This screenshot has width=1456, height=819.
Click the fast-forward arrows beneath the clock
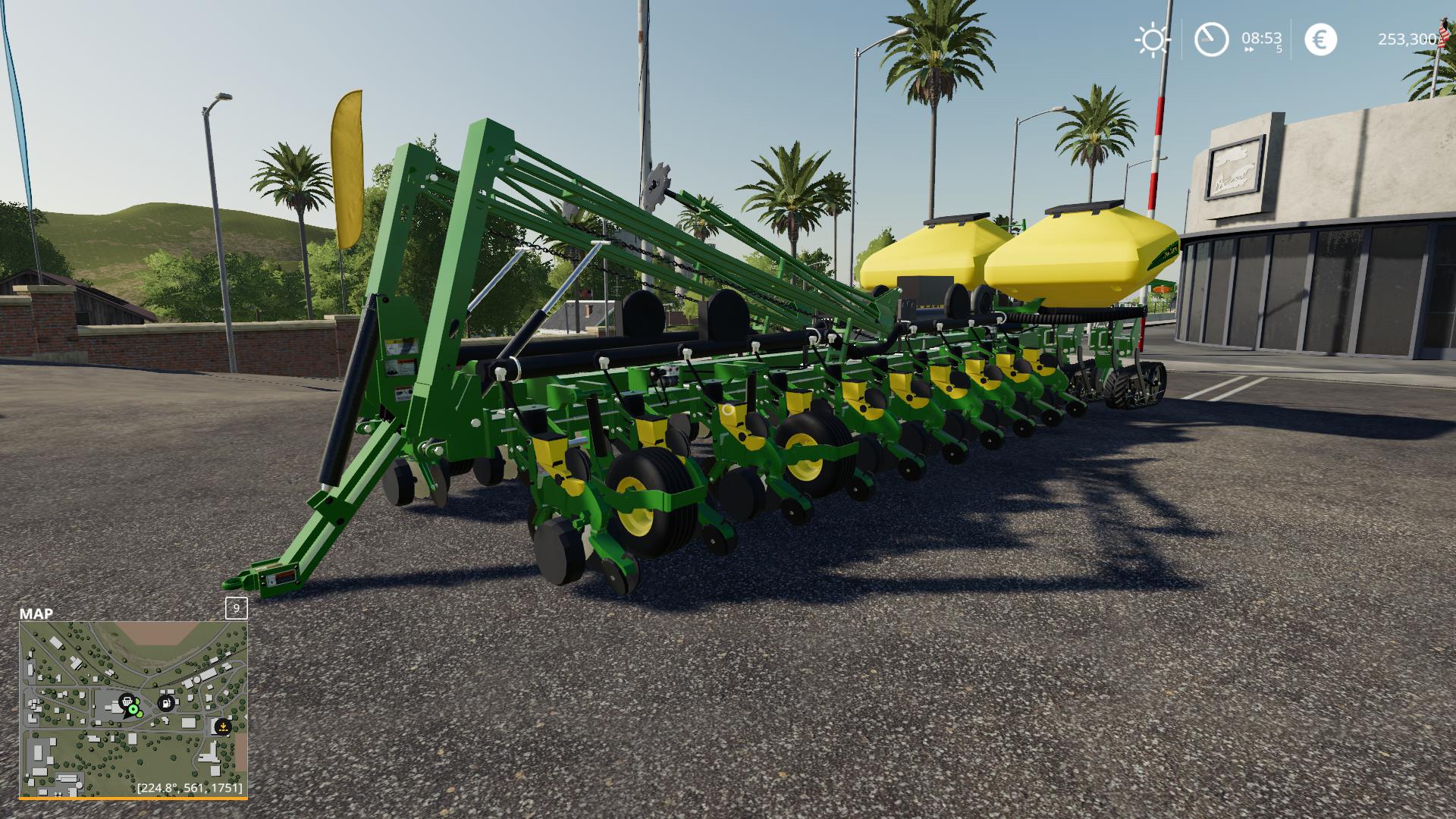pyautogui.click(x=1249, y=49)
